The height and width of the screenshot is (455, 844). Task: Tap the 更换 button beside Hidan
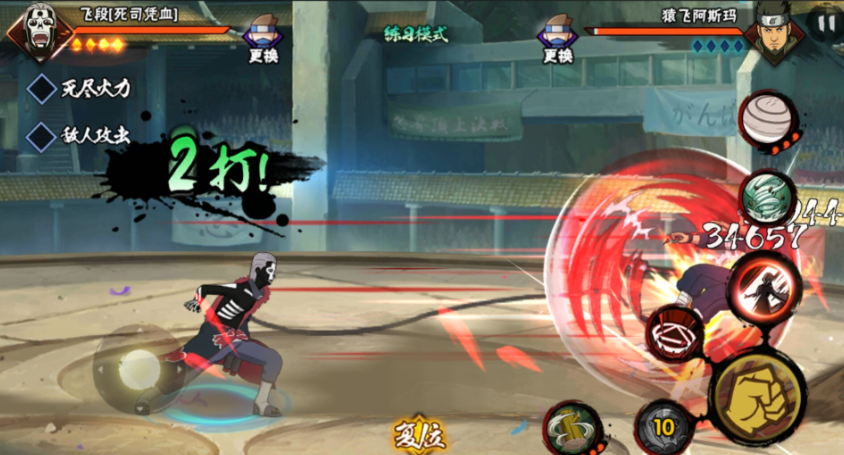tap(262, 40)
